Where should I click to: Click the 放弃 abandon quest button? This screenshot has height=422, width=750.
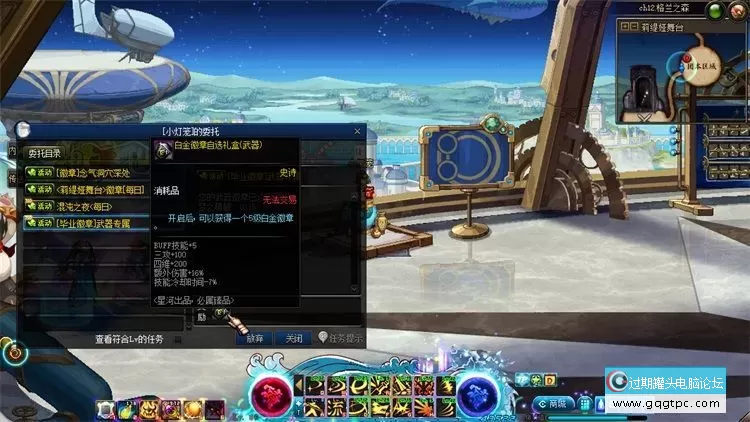[254, 339]
